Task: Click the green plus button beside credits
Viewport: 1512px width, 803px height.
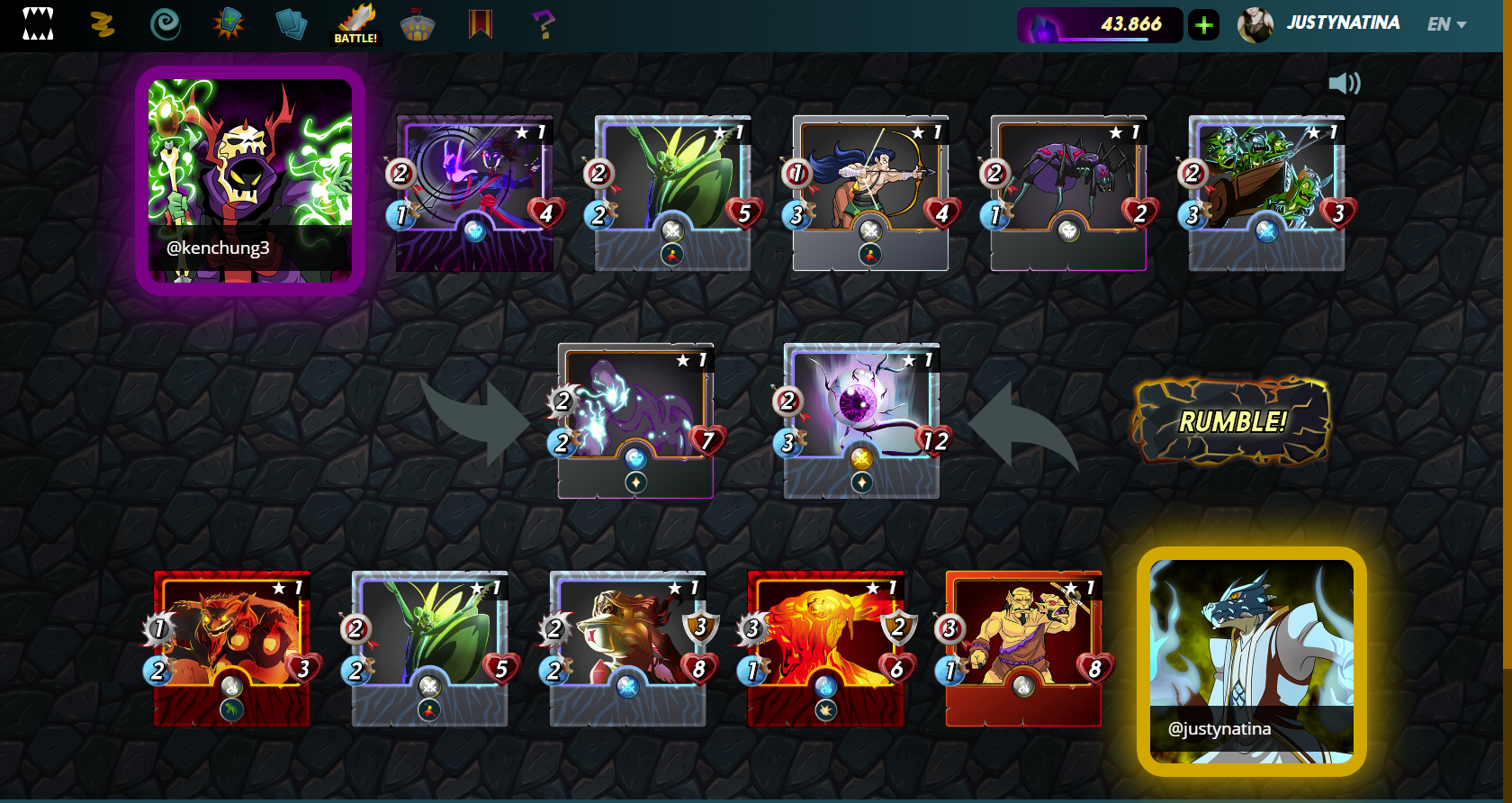Action: [x=1203, y=25]
